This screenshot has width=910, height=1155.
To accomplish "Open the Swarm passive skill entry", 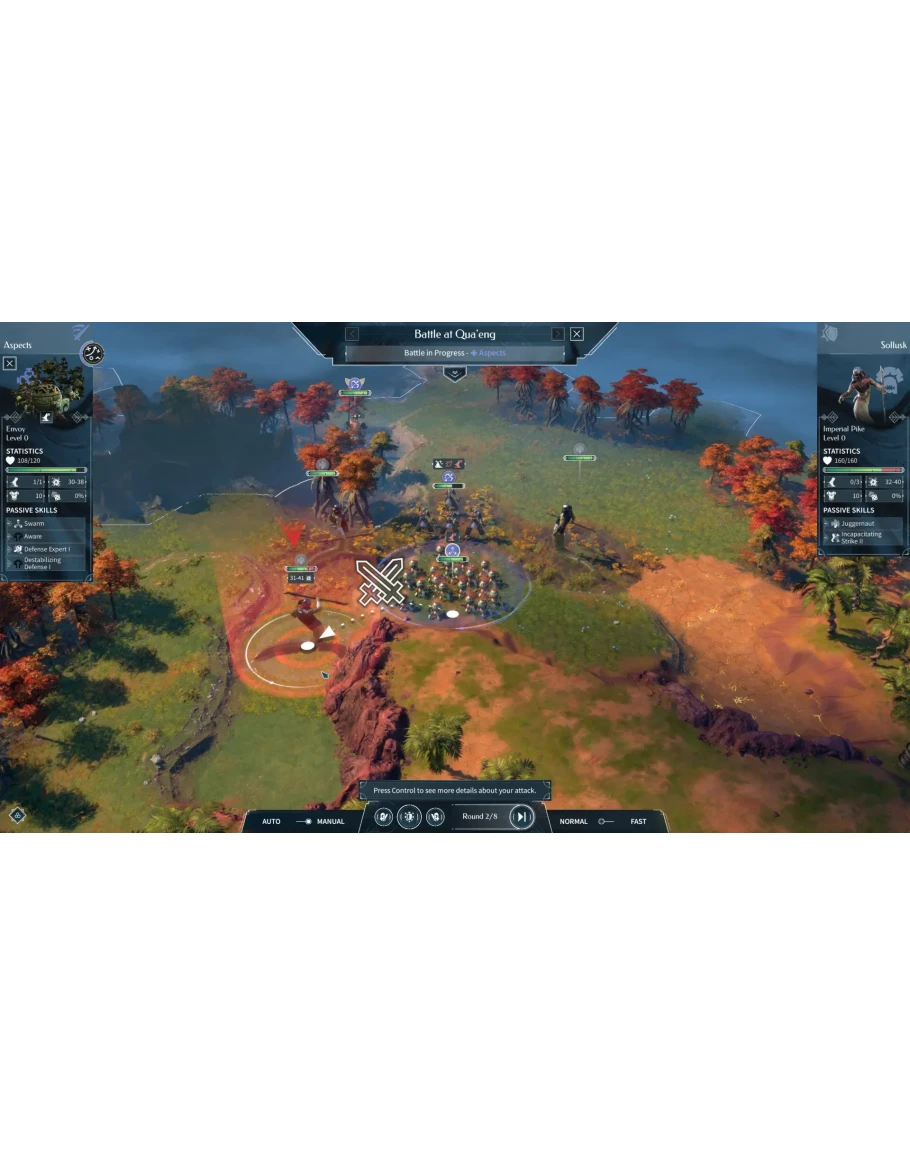I will pos(34,523).
